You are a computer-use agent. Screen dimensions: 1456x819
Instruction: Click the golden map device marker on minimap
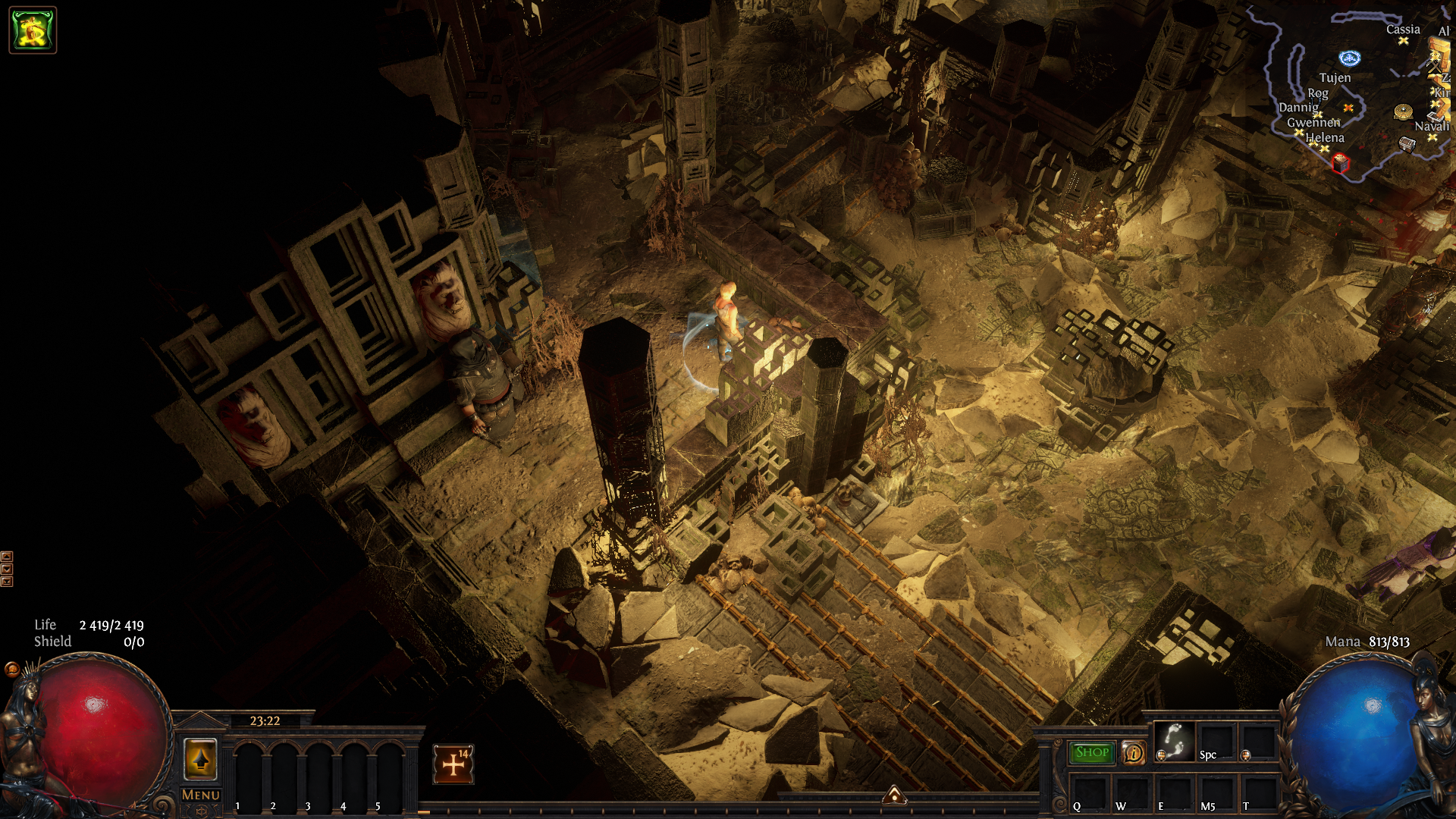[1403, 111]
